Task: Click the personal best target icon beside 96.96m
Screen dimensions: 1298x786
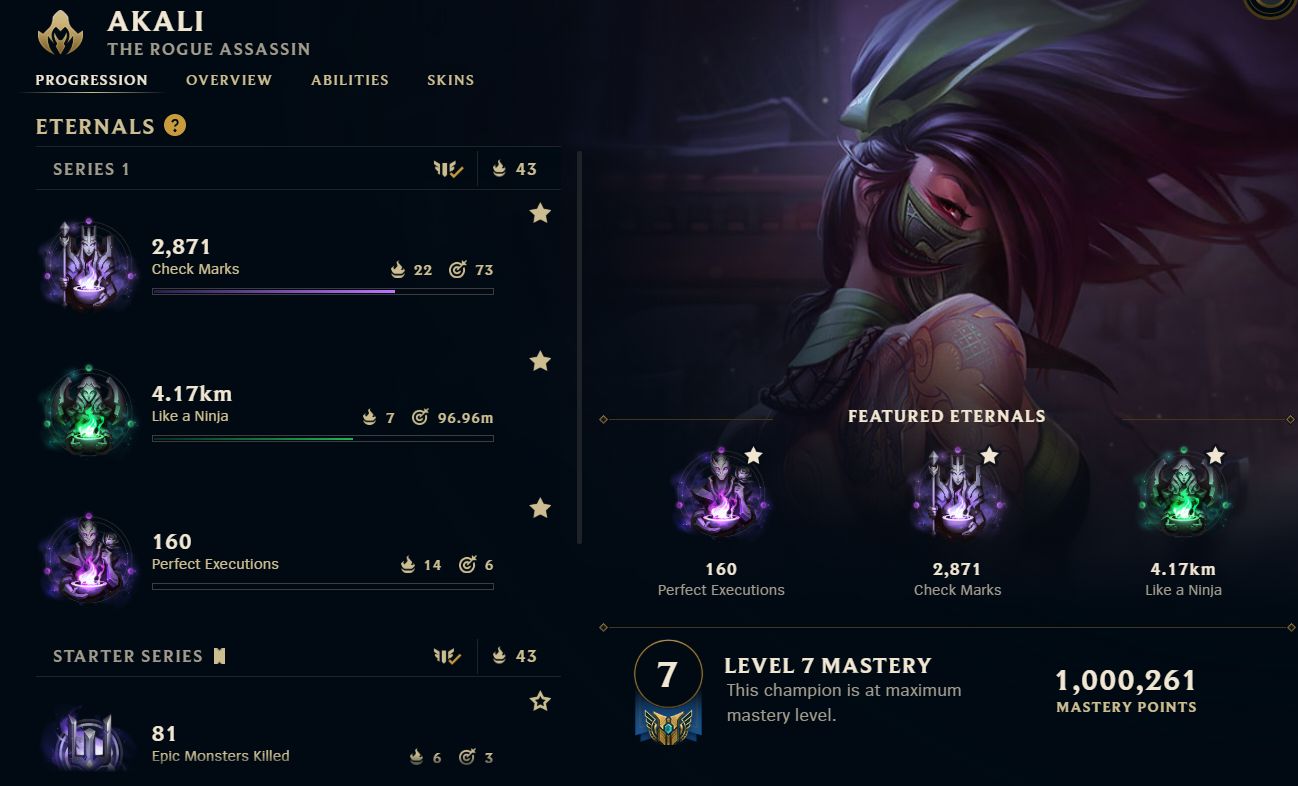Action: click(421, 416)
